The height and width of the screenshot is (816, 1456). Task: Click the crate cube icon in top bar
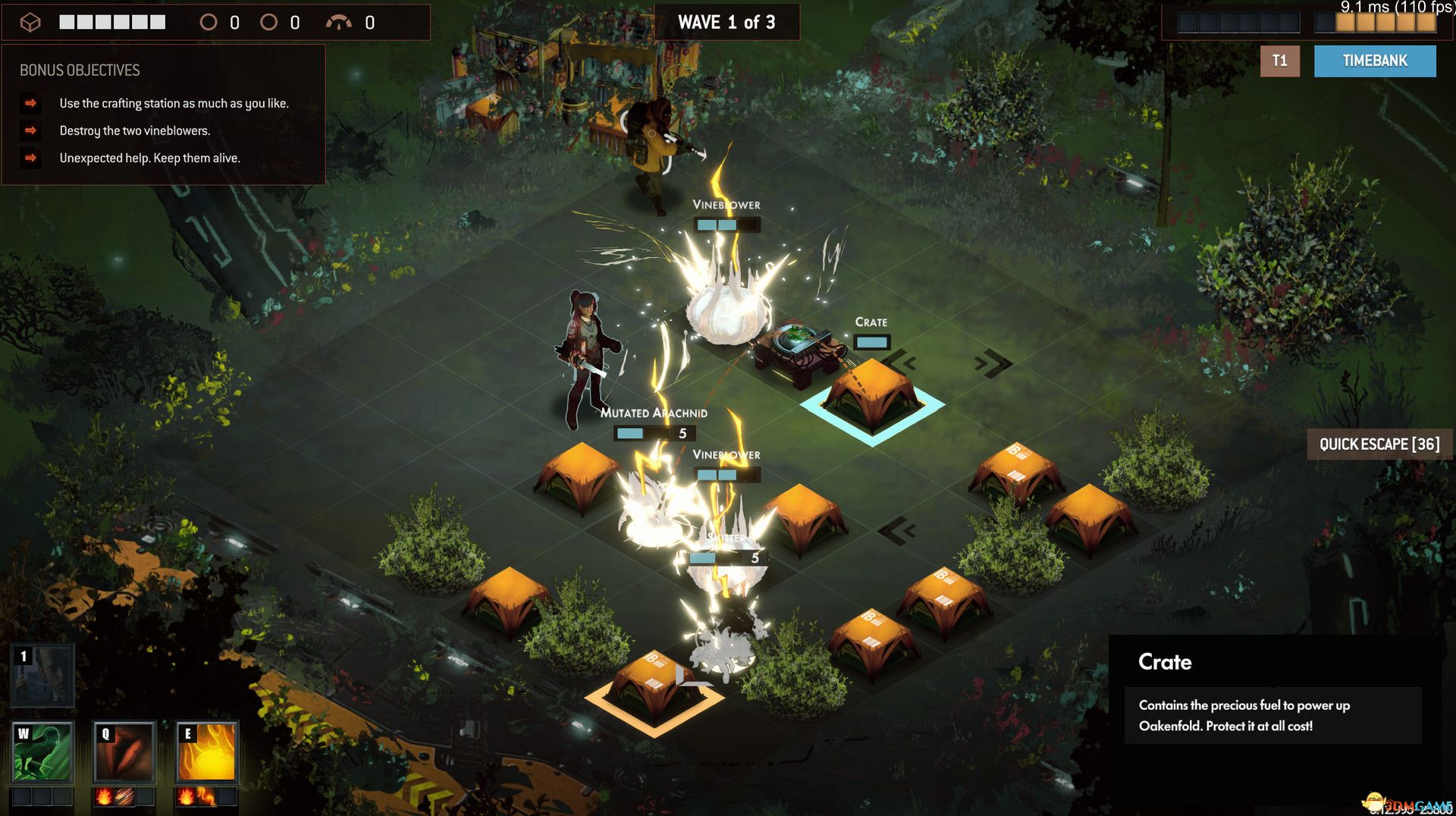(x=30, y=23)
